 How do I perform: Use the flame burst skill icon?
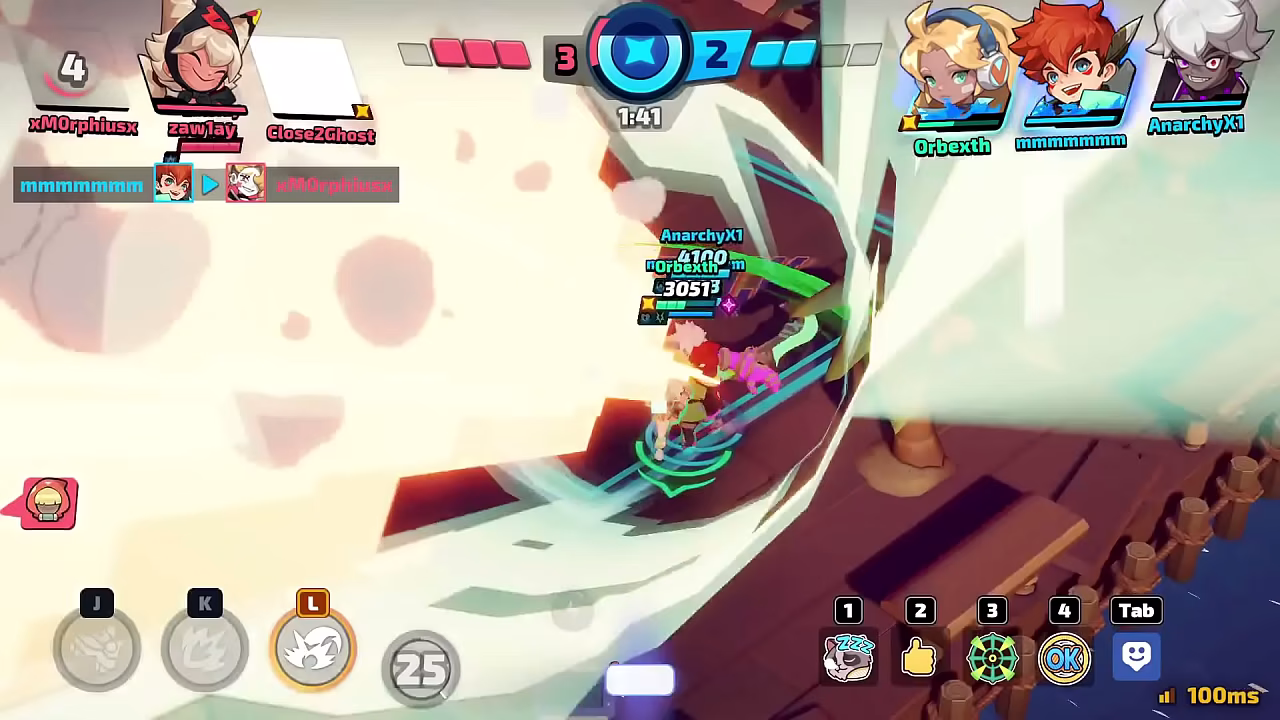(x=205, y=649)
